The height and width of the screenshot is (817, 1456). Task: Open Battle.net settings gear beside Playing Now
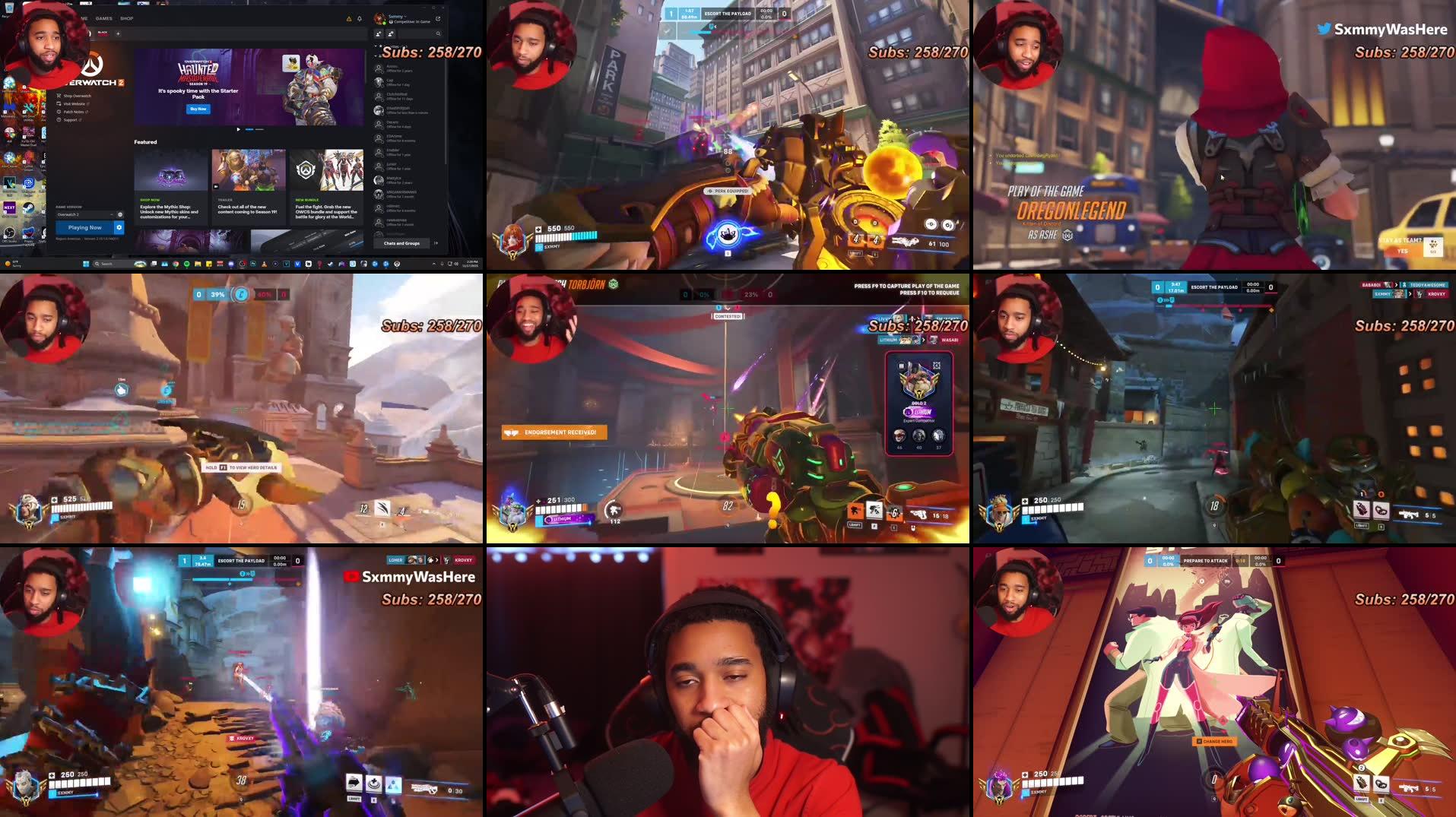pos(119,227)
